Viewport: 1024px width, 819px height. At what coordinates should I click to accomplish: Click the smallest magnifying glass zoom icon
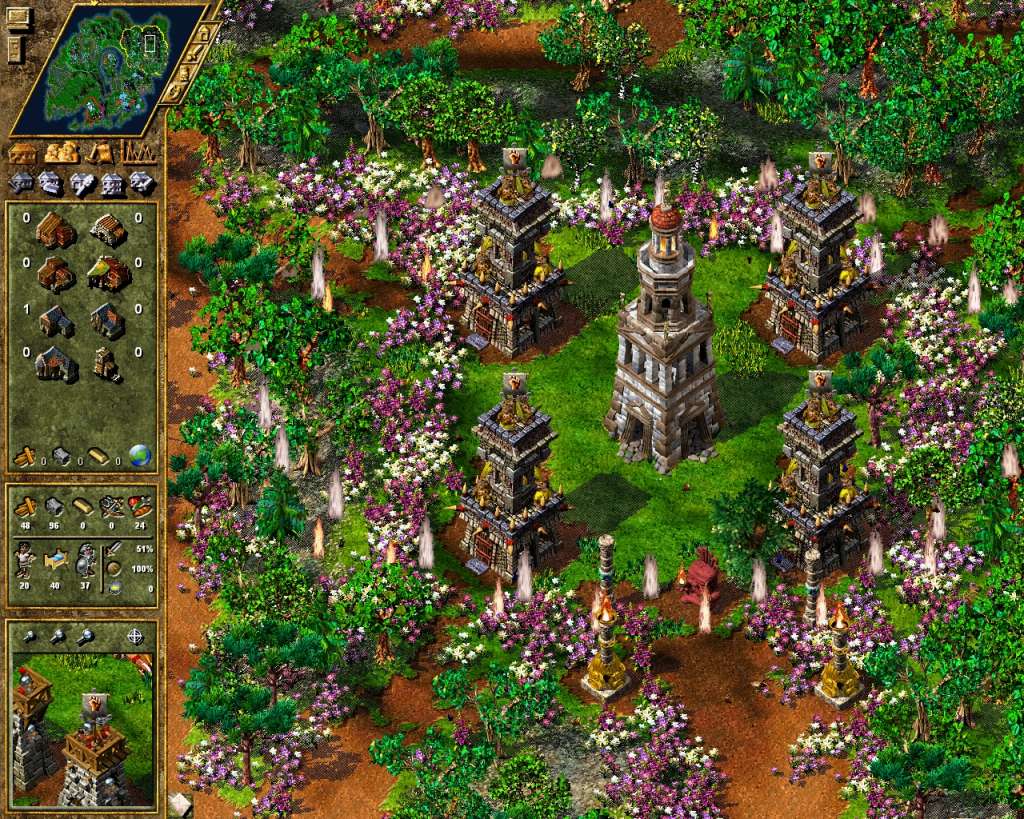tap(29, 636)
